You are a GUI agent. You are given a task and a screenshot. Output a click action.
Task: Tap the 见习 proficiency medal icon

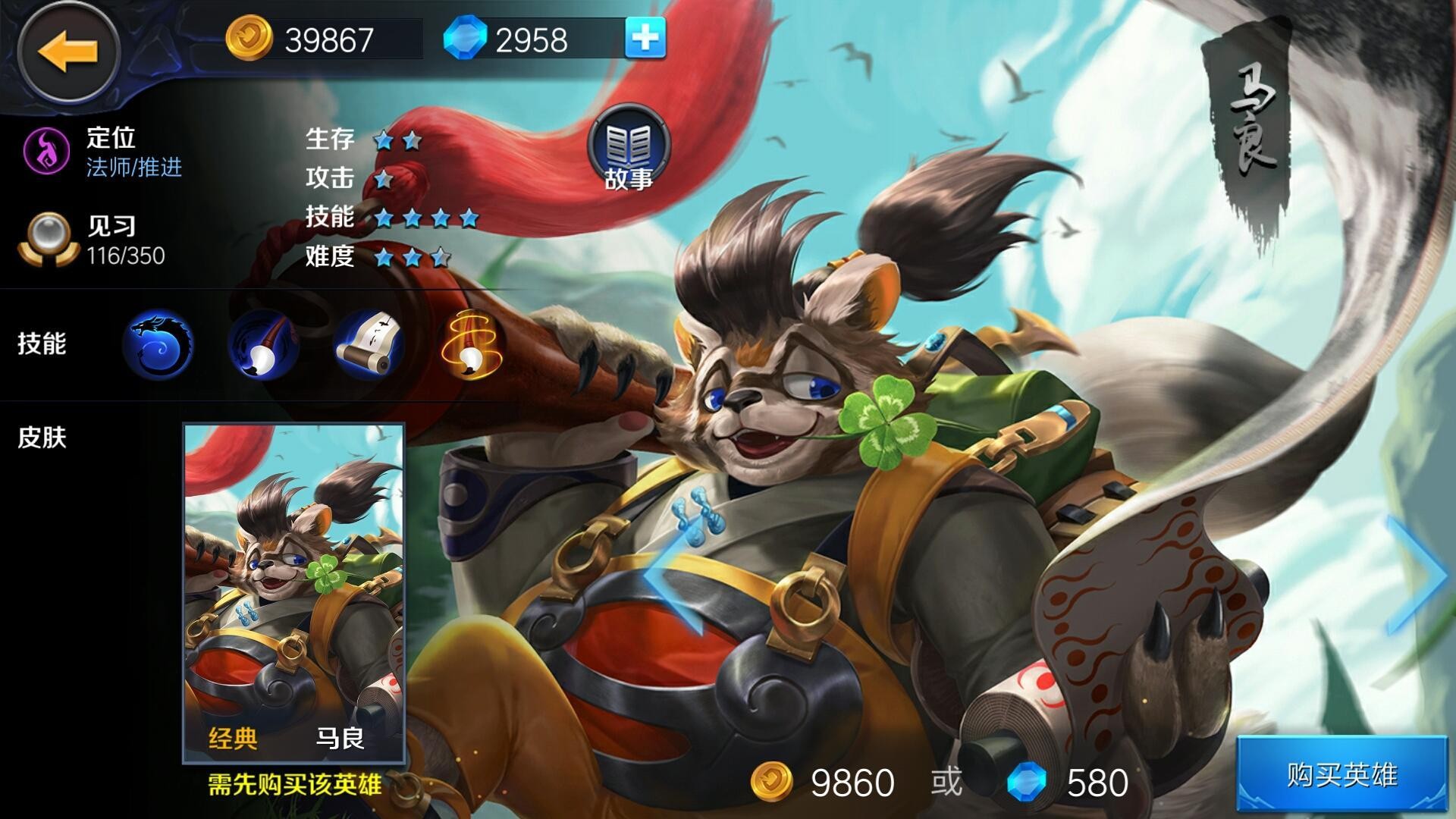click(49, 239)
